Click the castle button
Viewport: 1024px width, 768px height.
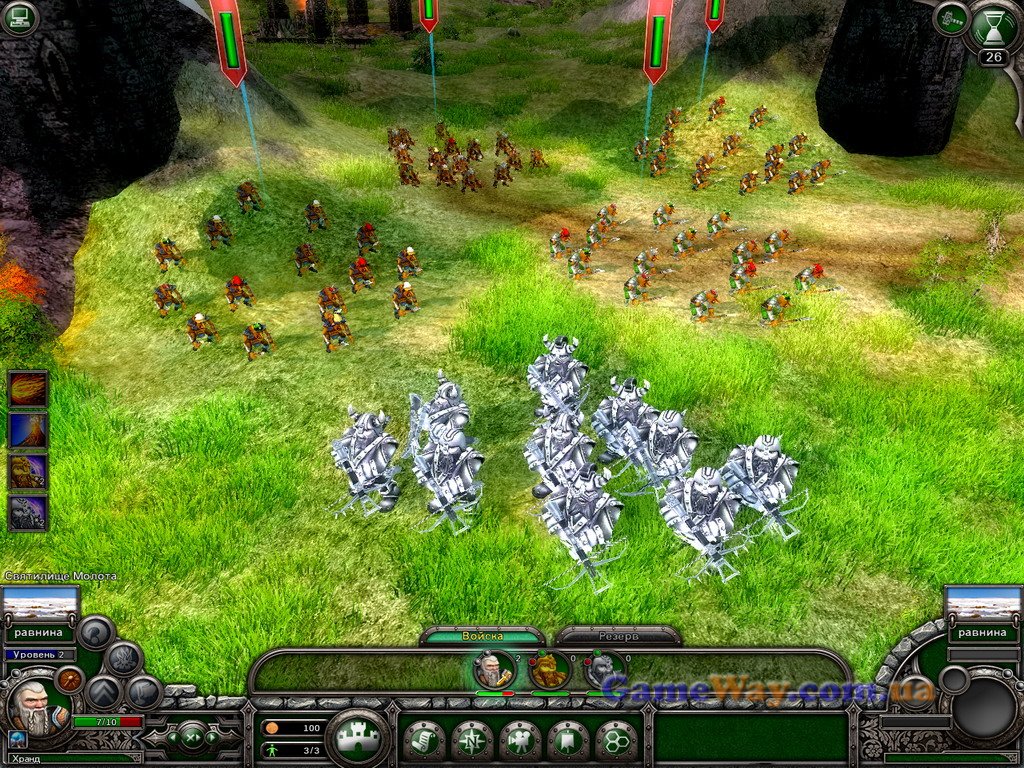[358, 739]
